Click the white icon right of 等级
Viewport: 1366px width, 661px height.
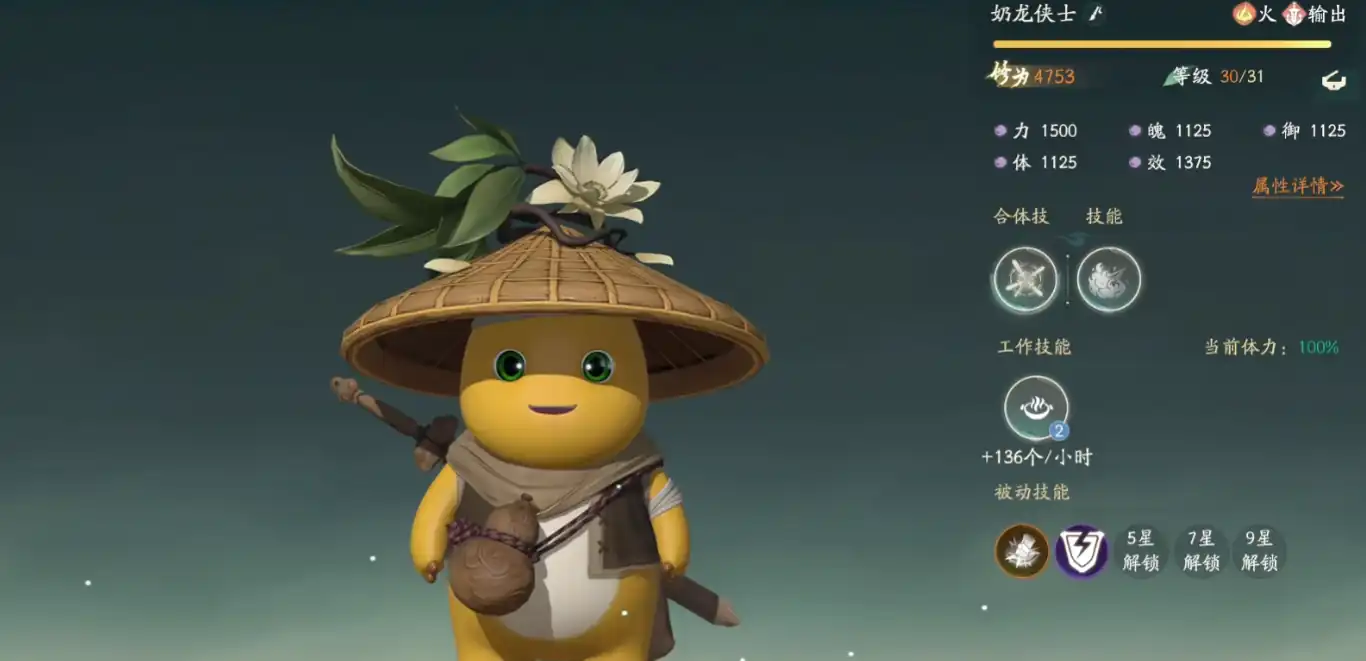click(1333, 80)
